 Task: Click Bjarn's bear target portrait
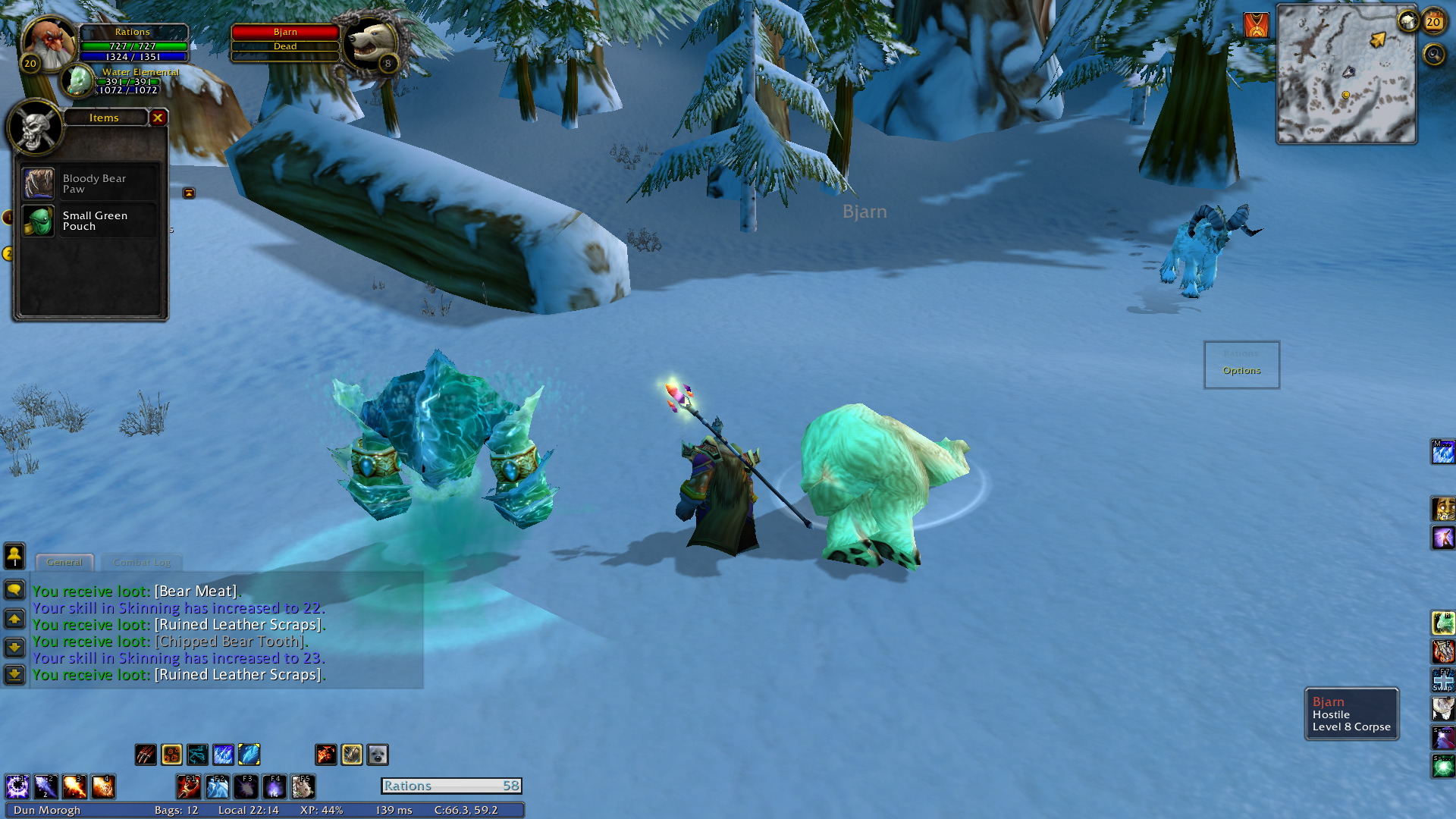370,44
